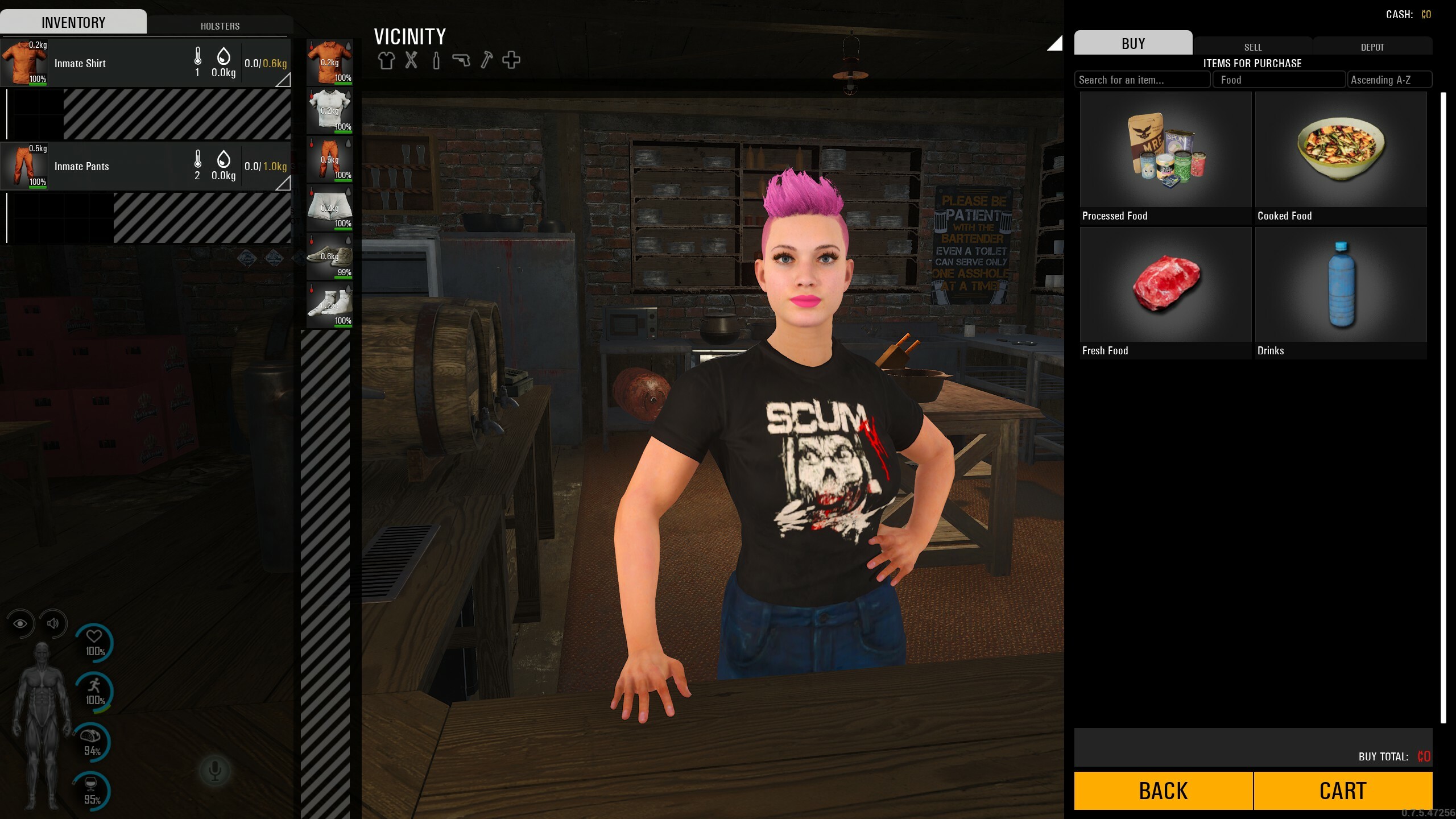Toggle the speaker sound icon
Screen dimensions: 1456x819
tap(53, 623)
